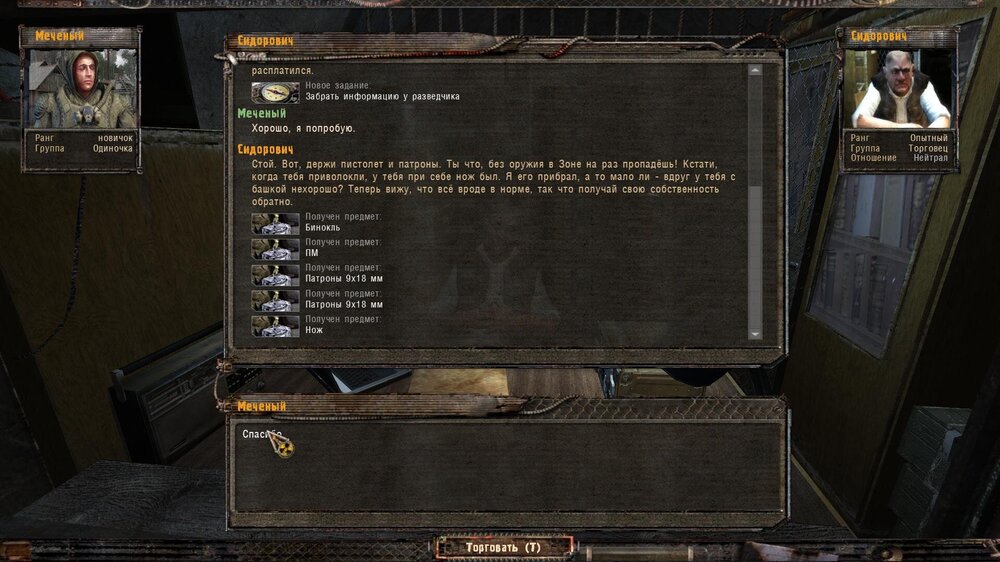1000x562 pixels.
Task: Choose the "Спасибо" dialogue reply
Action: (x=262, y=434)
